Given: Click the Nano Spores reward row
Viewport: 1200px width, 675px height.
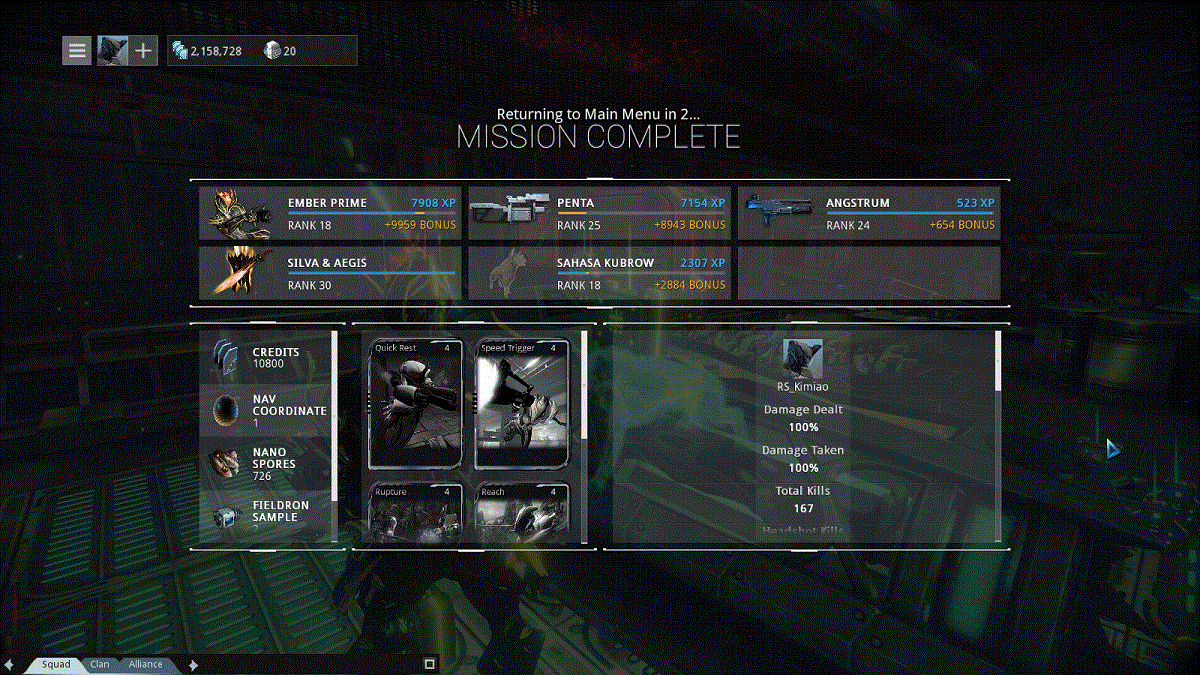Looking at the screenshot, I should click(266, 464).
